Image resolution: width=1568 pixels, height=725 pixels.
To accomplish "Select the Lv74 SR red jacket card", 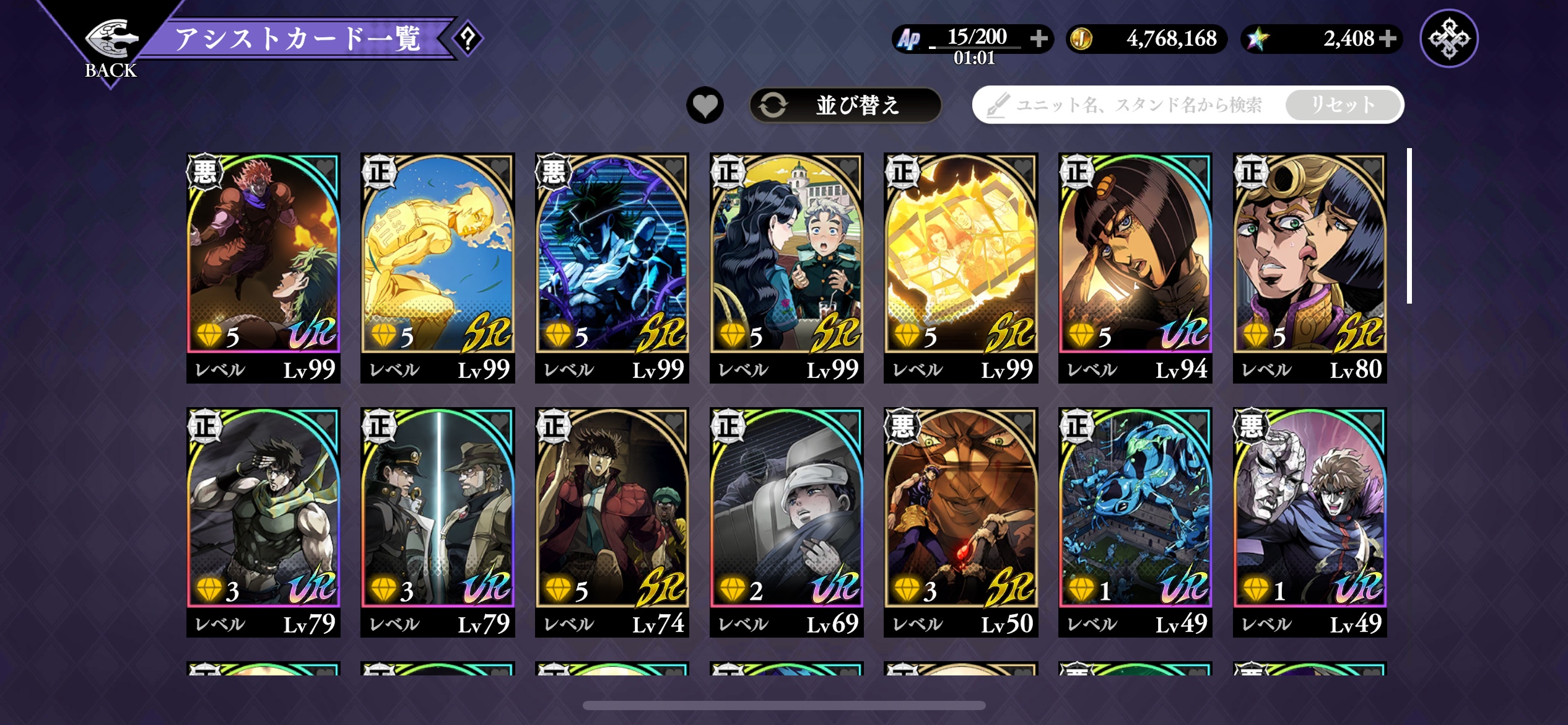I will tap(612, 521).
